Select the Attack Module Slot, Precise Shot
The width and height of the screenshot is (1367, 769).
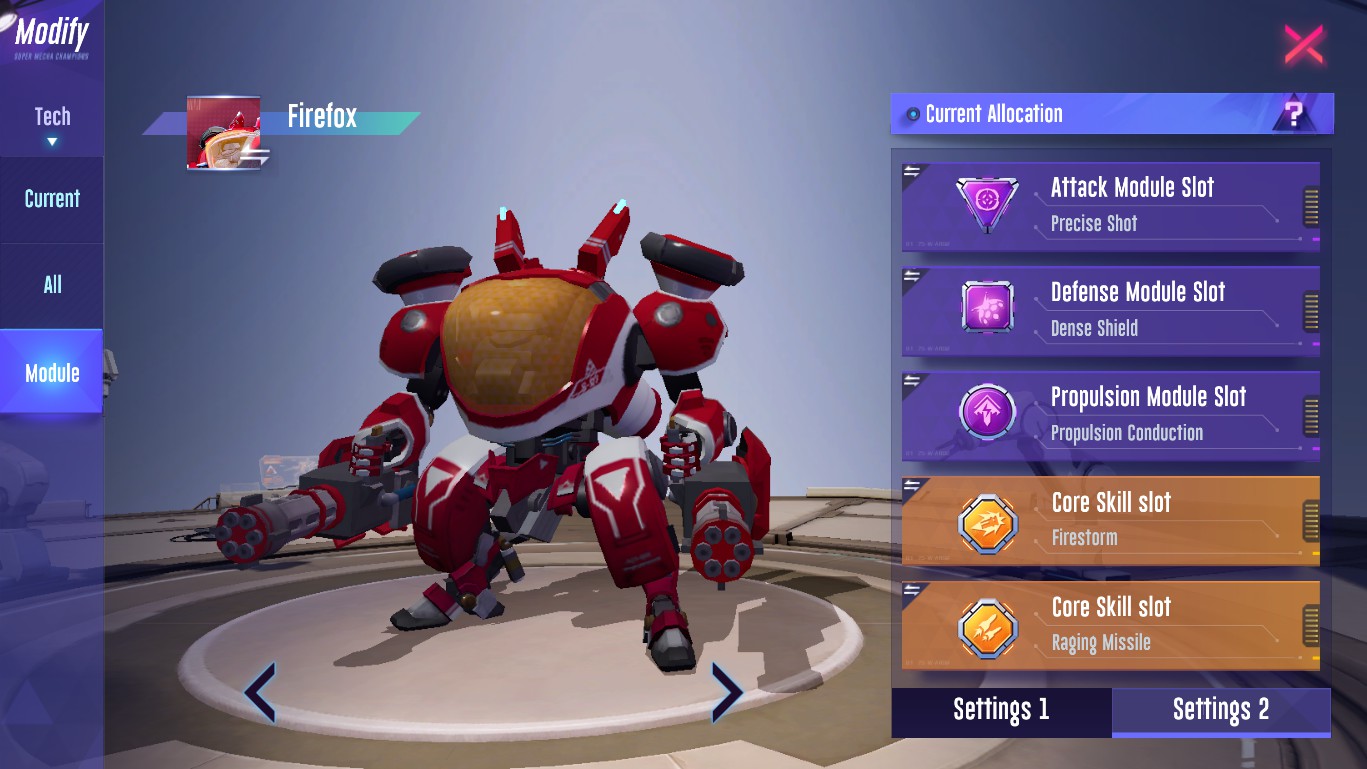tap(1110, 204)
